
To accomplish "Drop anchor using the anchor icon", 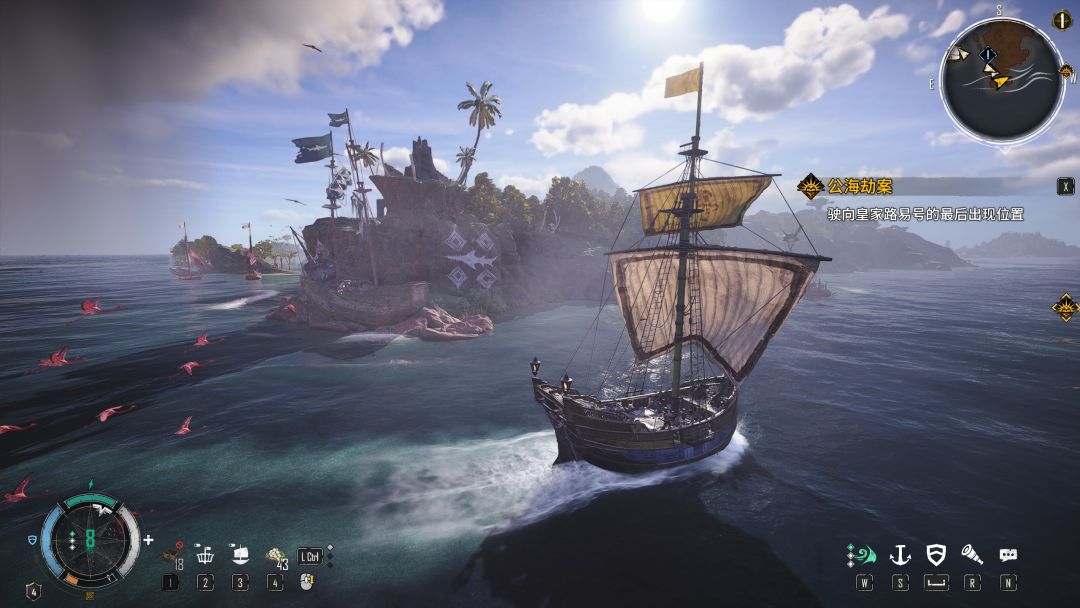I will [900, 555].
